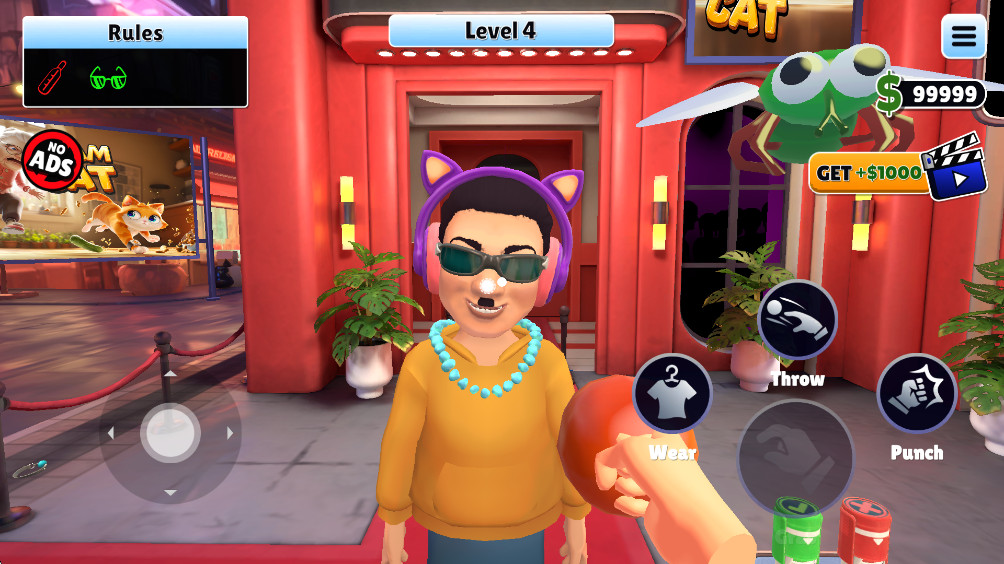1004x564 pixels.
Task: Tap the Wear shirt button
Action: tap(672, 393)
